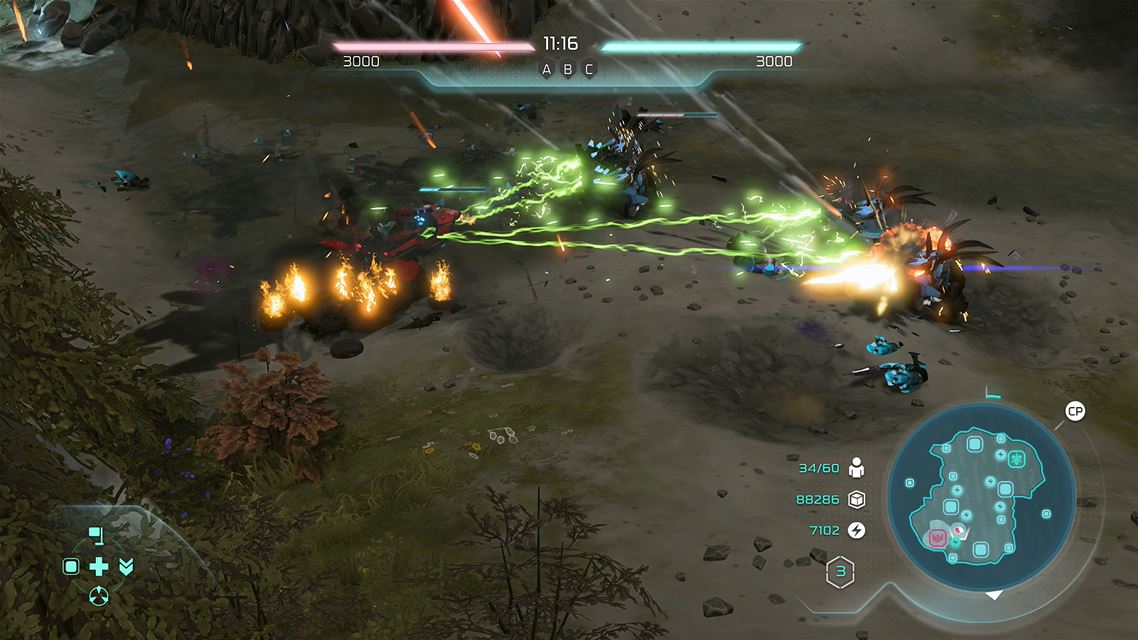Click the supply crate icon
1138x640 pixels.
click(x=856, y=499)
